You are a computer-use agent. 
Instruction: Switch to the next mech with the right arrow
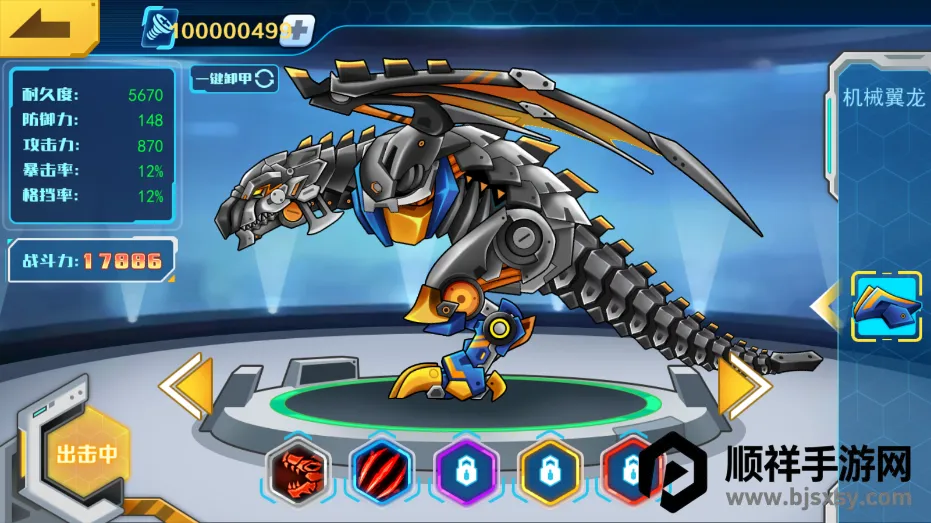tap(744, 384)
